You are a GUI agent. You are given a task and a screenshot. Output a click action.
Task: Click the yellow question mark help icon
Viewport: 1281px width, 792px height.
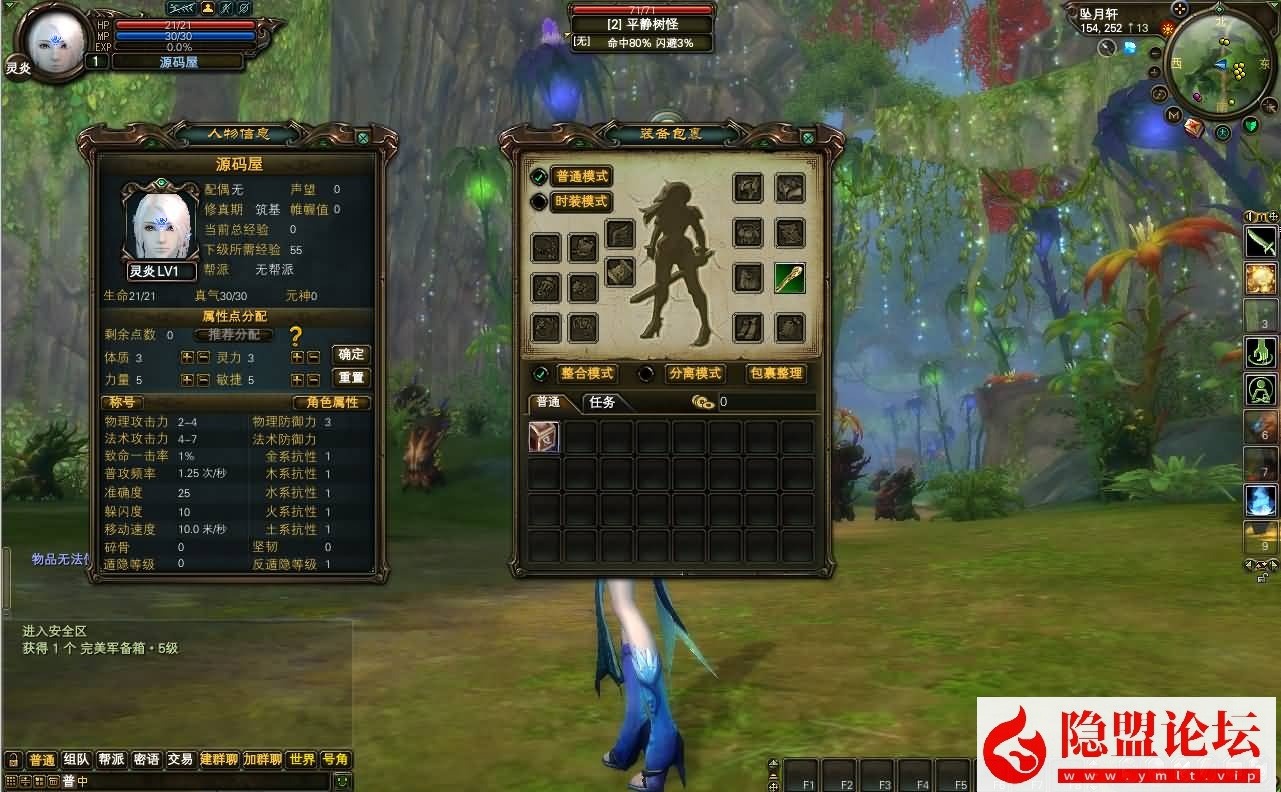[x=295, y=336]
